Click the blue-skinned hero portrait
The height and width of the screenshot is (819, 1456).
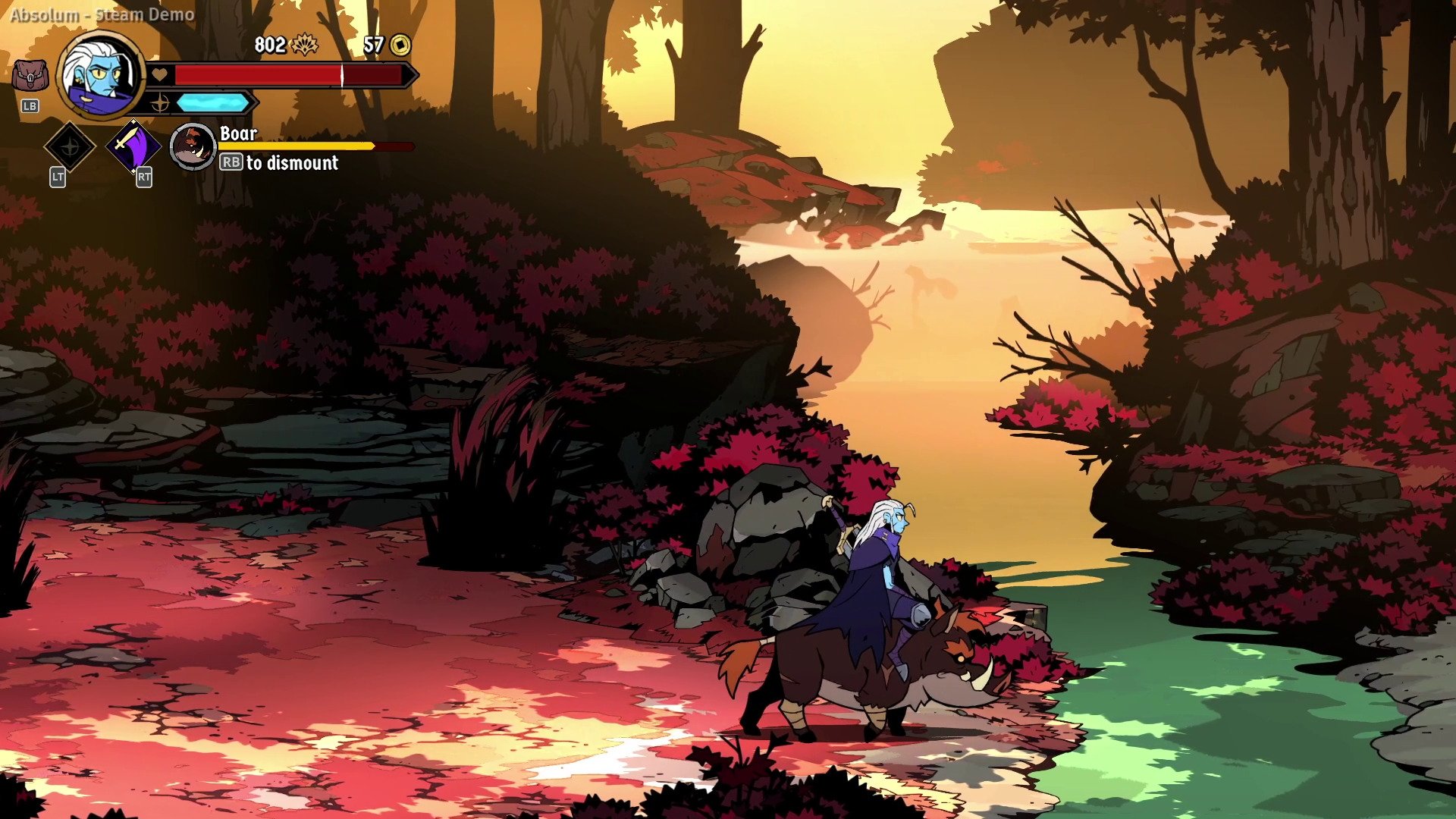(100, 74)
